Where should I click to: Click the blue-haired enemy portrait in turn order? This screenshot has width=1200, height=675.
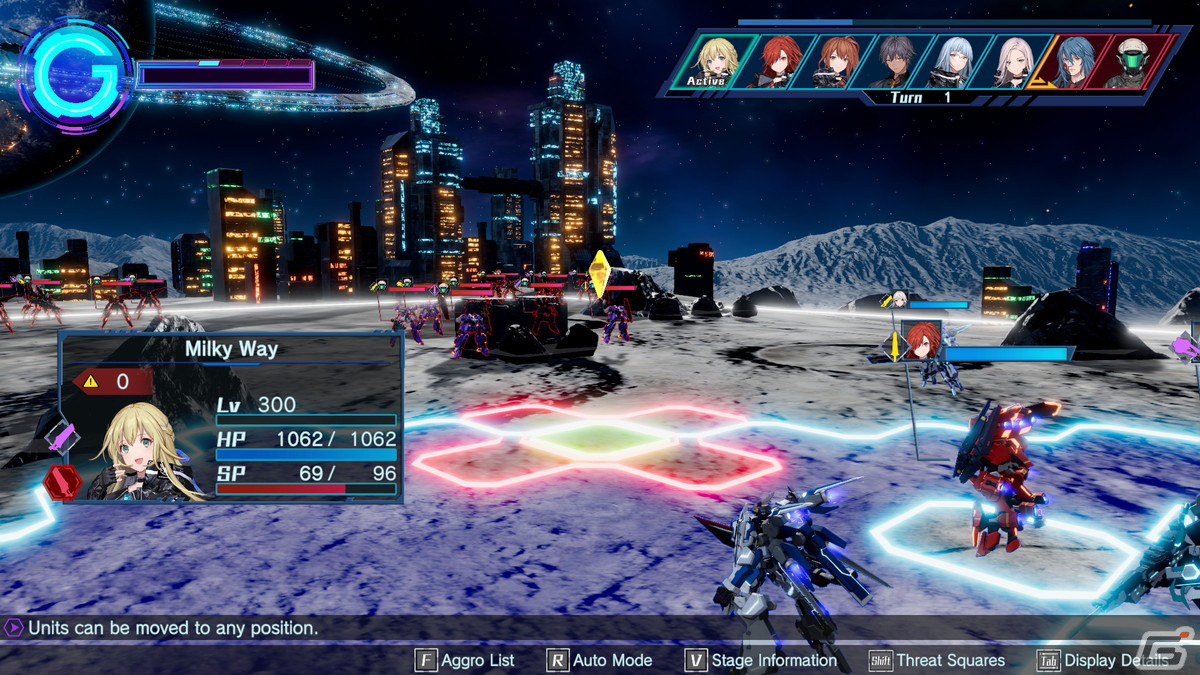point(1076,60)
